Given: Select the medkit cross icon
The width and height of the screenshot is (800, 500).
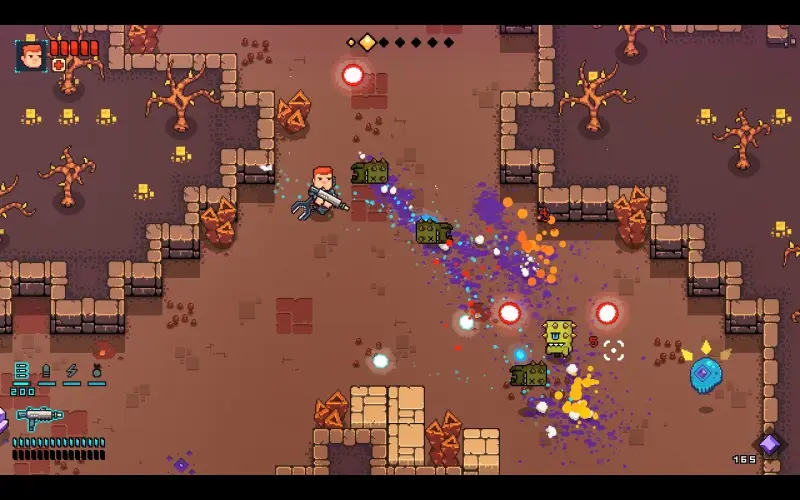Looking at the screenshot, I should 59,66.
